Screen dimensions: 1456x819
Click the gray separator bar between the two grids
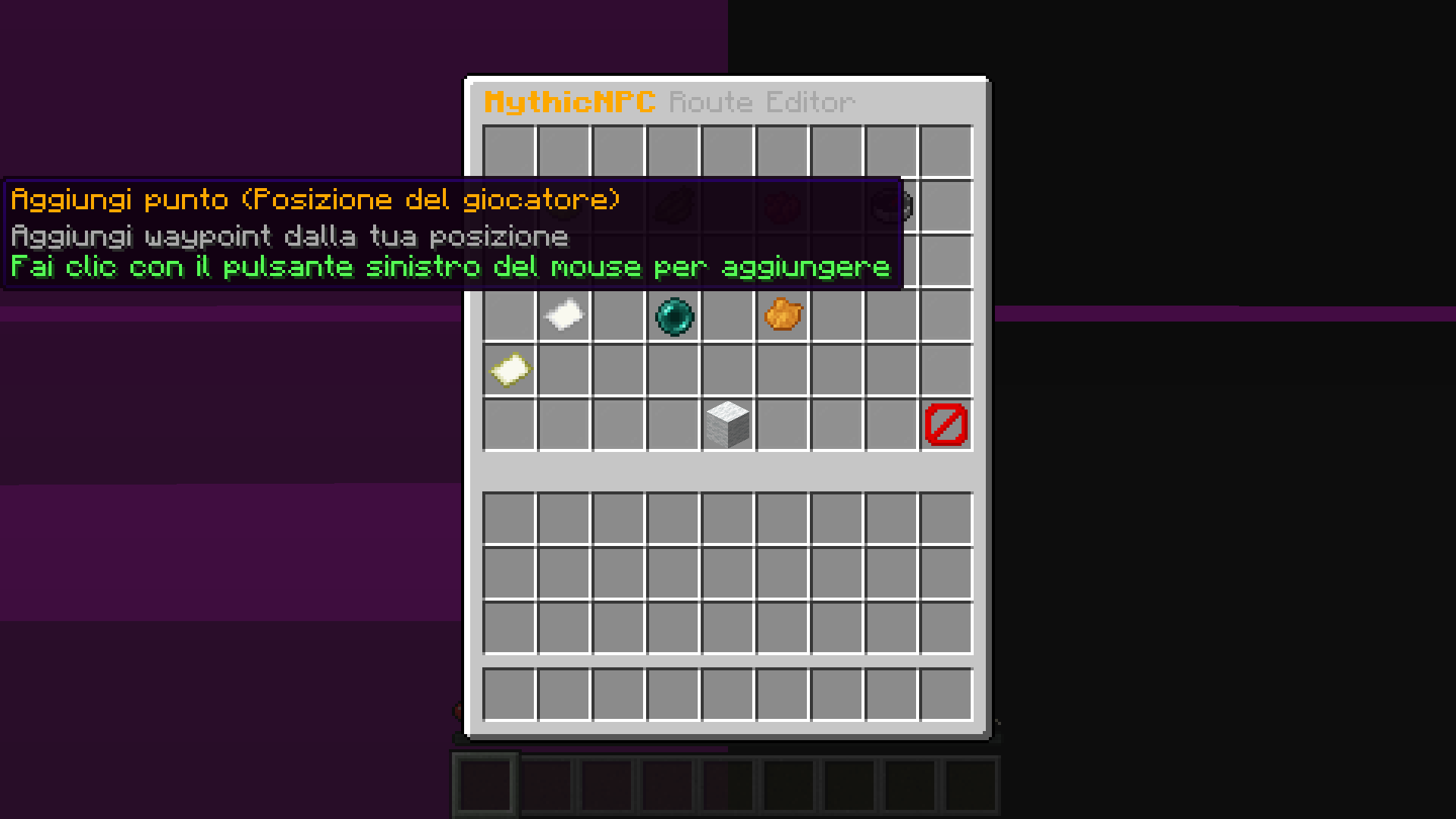[727, 472]
